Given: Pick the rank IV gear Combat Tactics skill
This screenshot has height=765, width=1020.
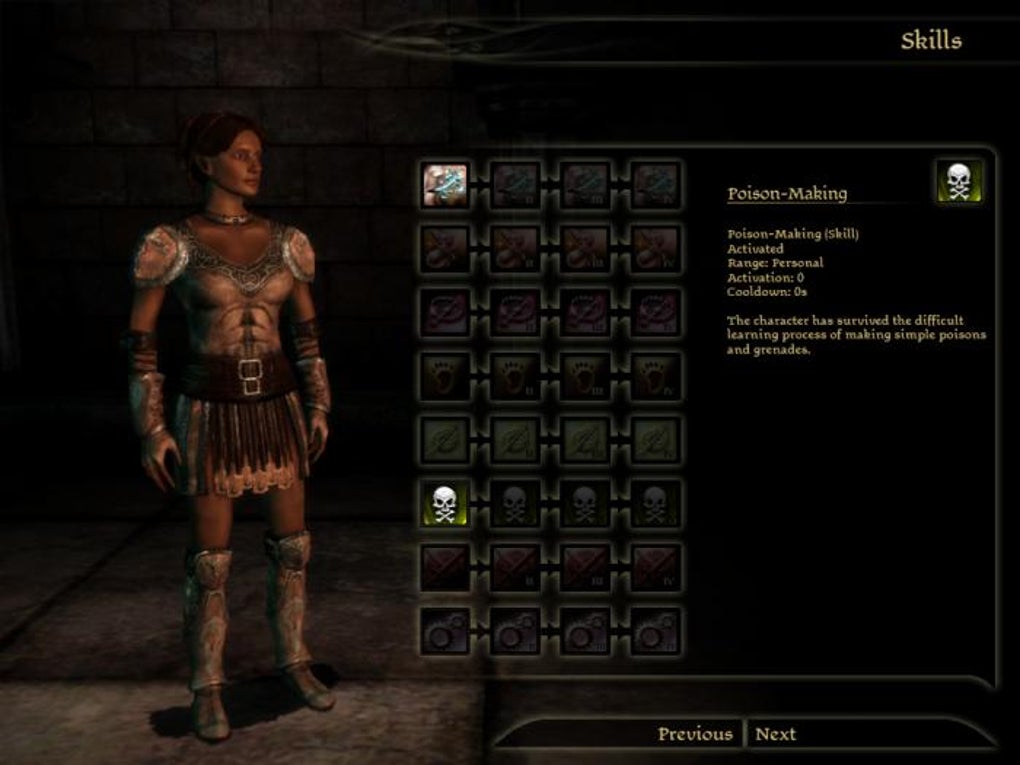Looking at the screenshot, I should click(655, 632).
